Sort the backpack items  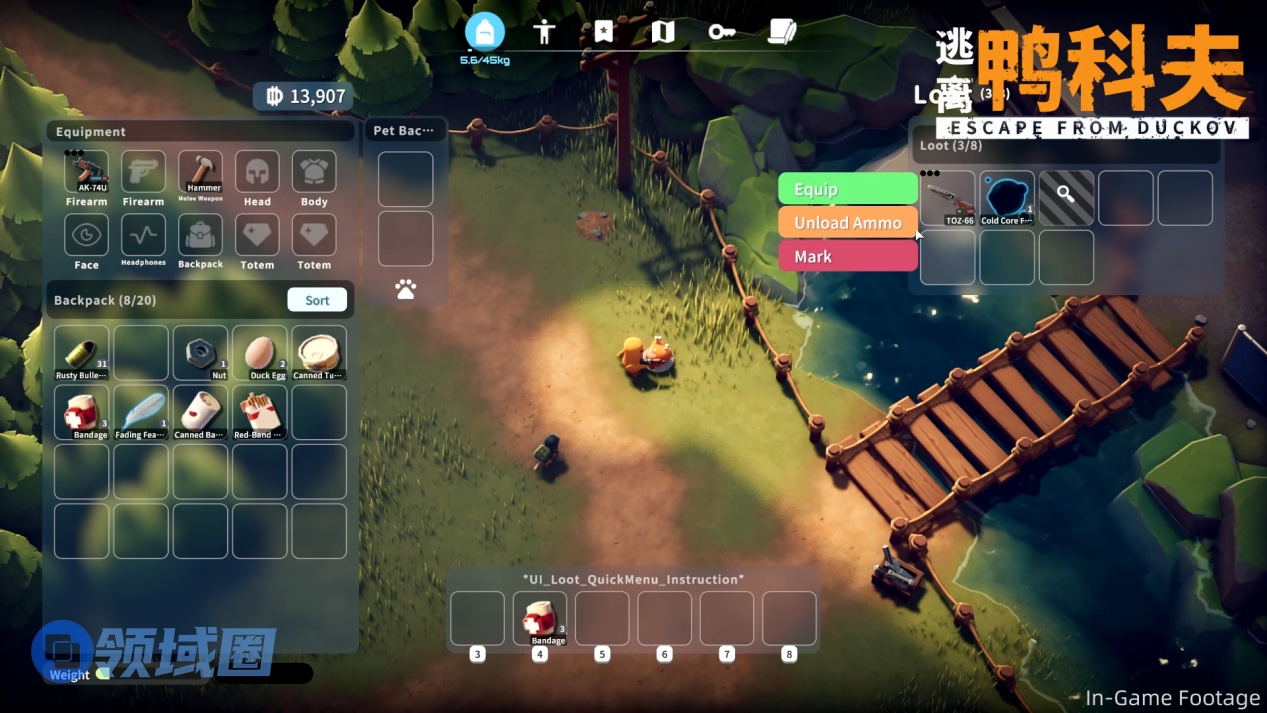pyautogui.click(x=317, y=300)
